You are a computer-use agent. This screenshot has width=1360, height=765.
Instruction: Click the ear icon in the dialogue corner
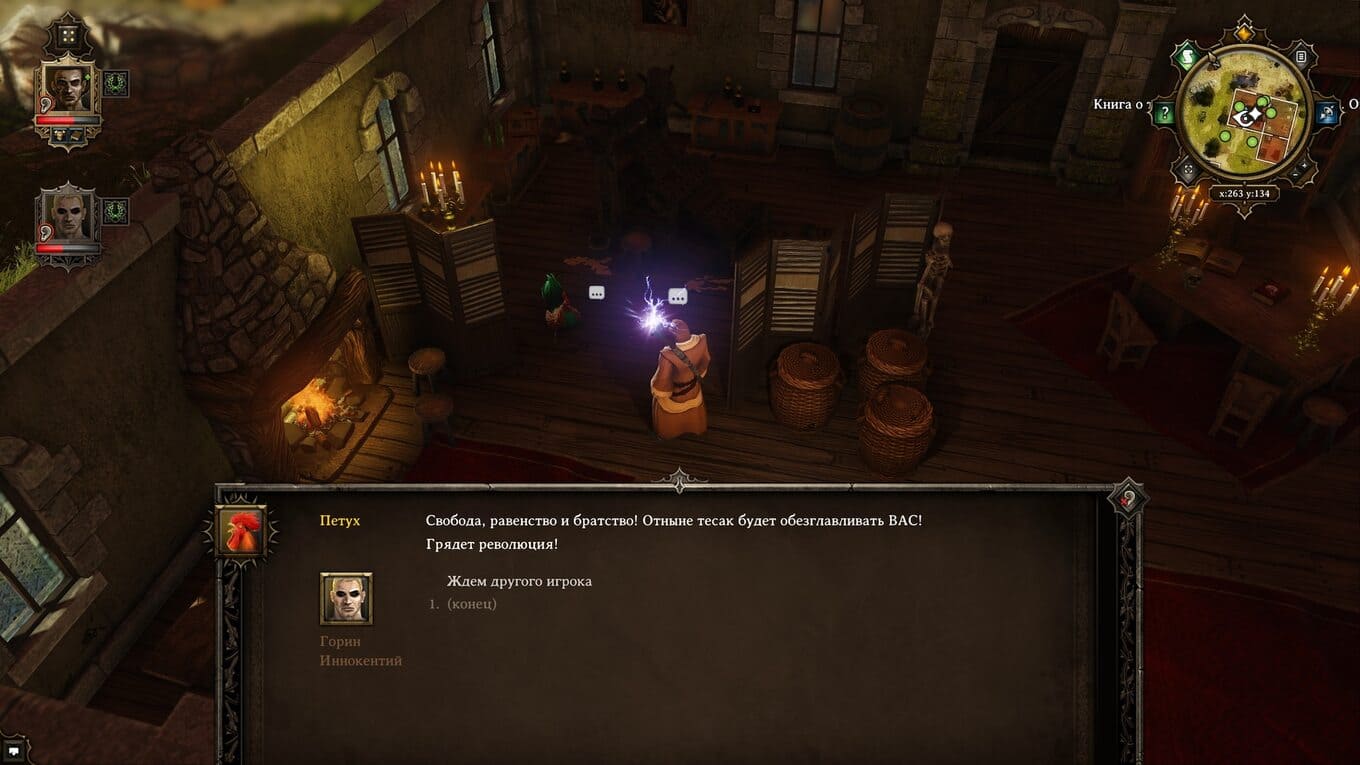pos(1129,498)
